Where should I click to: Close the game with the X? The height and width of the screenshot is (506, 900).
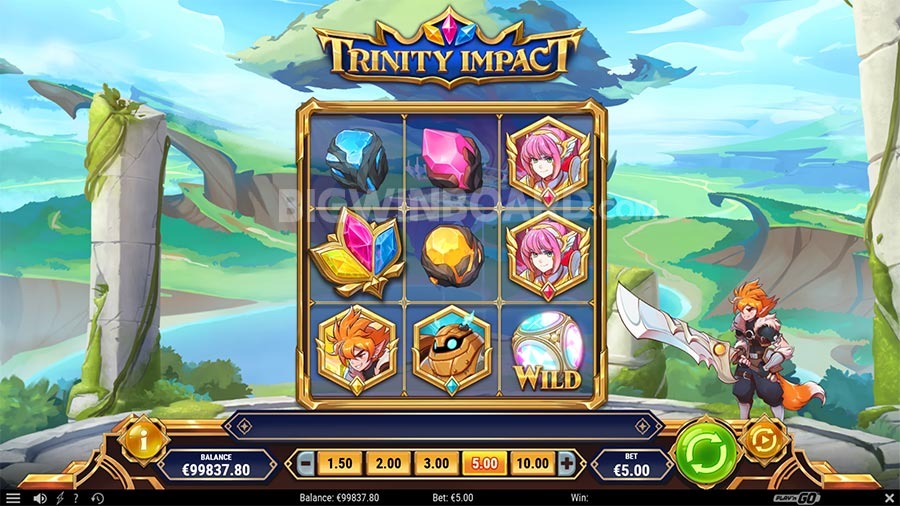coord(888,497)
